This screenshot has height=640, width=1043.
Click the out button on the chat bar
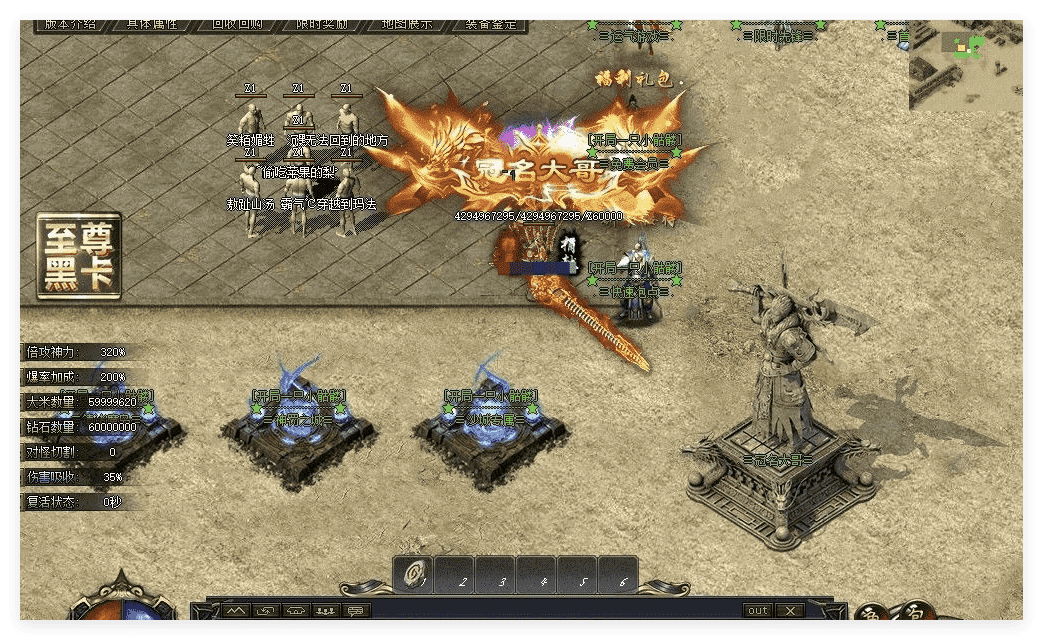757,610
